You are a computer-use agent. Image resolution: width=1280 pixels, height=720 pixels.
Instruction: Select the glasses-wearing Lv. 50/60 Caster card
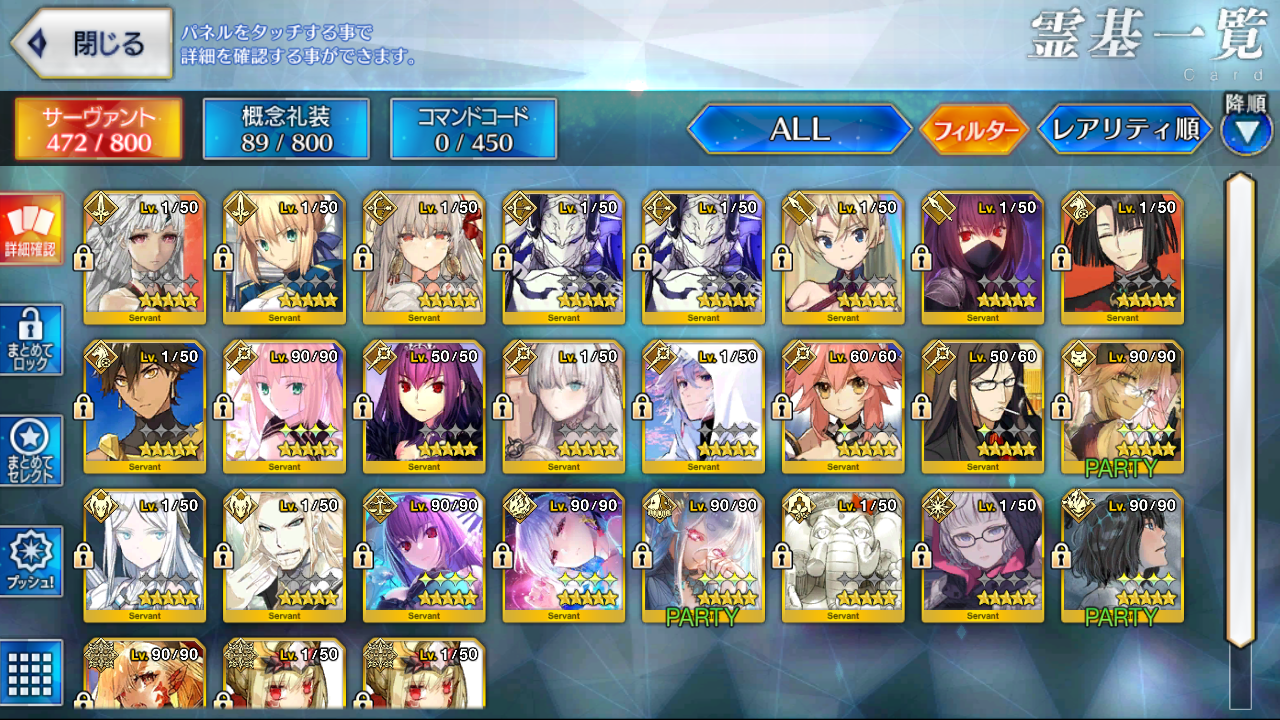tap(983, 408)
